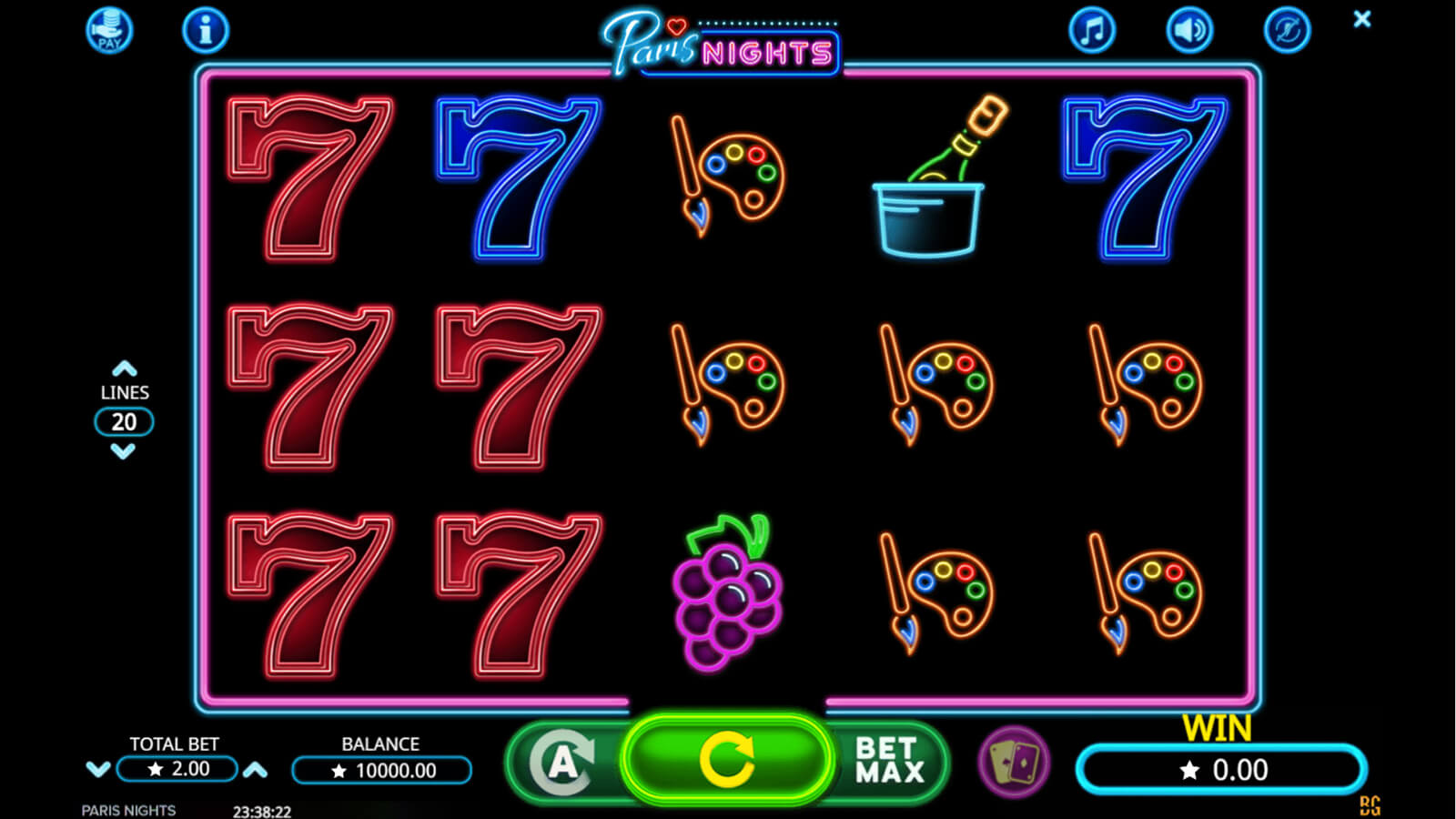The height and width of the screenshot is (819, 1456).
Task: Increase the number of lines
Action: tap(124, 369)
